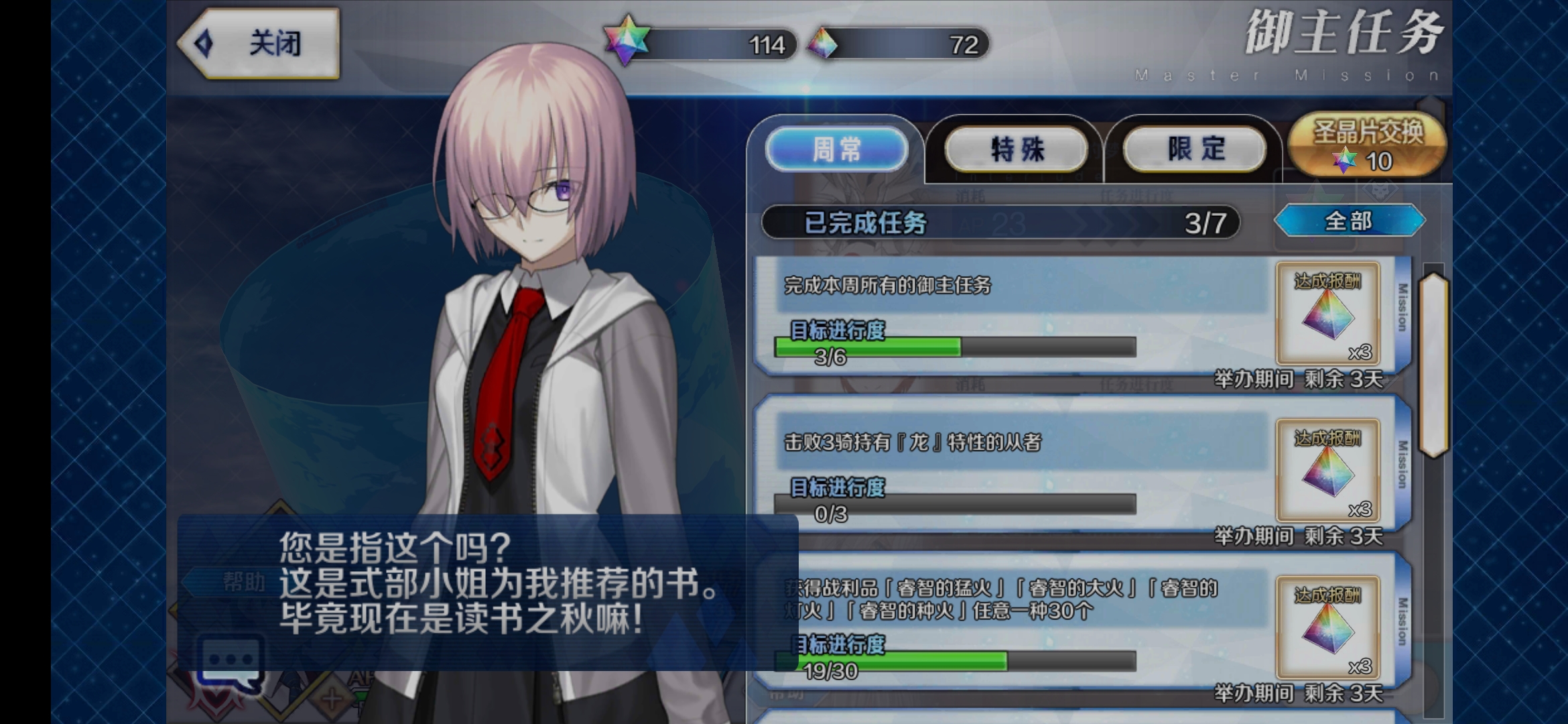Open the 限定 limited missions tab
The width and height of the screenshot is (1568, 724).
click(1193, 147)
